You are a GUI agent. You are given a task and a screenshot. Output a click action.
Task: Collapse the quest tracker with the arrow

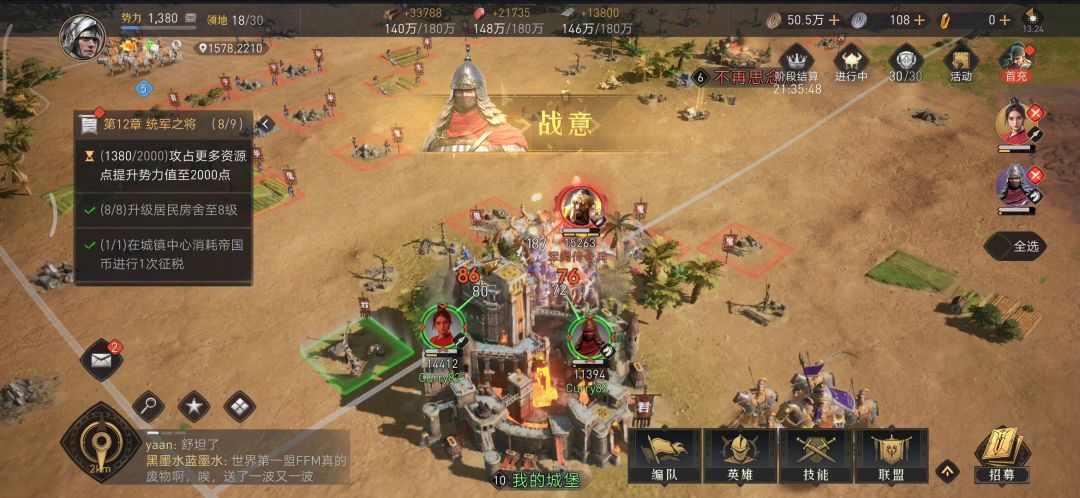[x=266, y=124]
